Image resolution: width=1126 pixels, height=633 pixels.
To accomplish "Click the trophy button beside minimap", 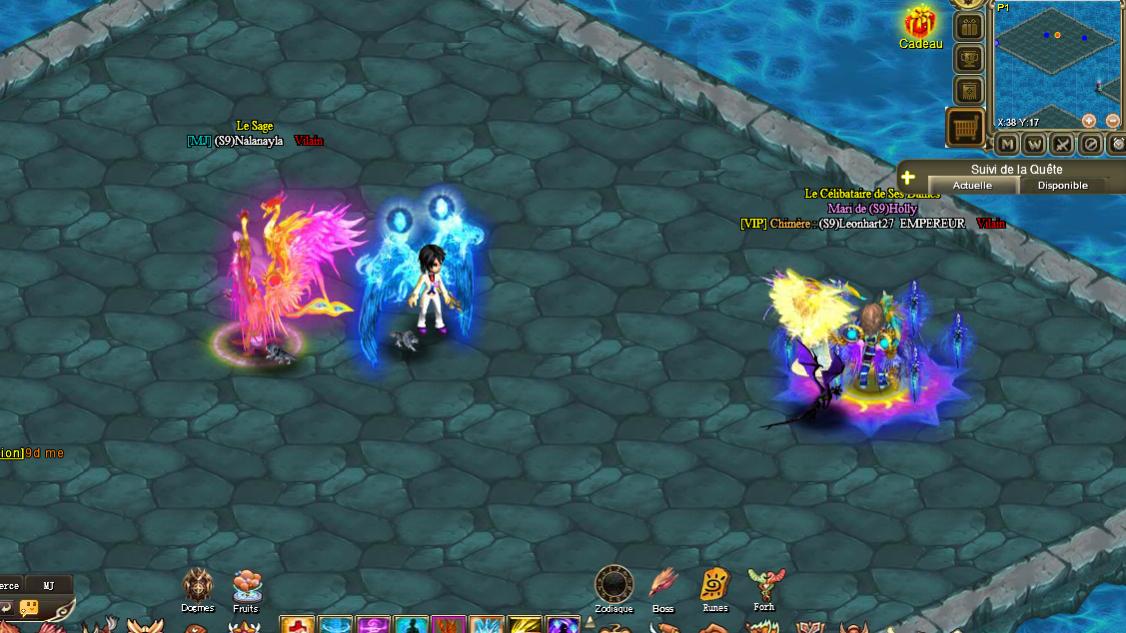I will pos(968,59).
